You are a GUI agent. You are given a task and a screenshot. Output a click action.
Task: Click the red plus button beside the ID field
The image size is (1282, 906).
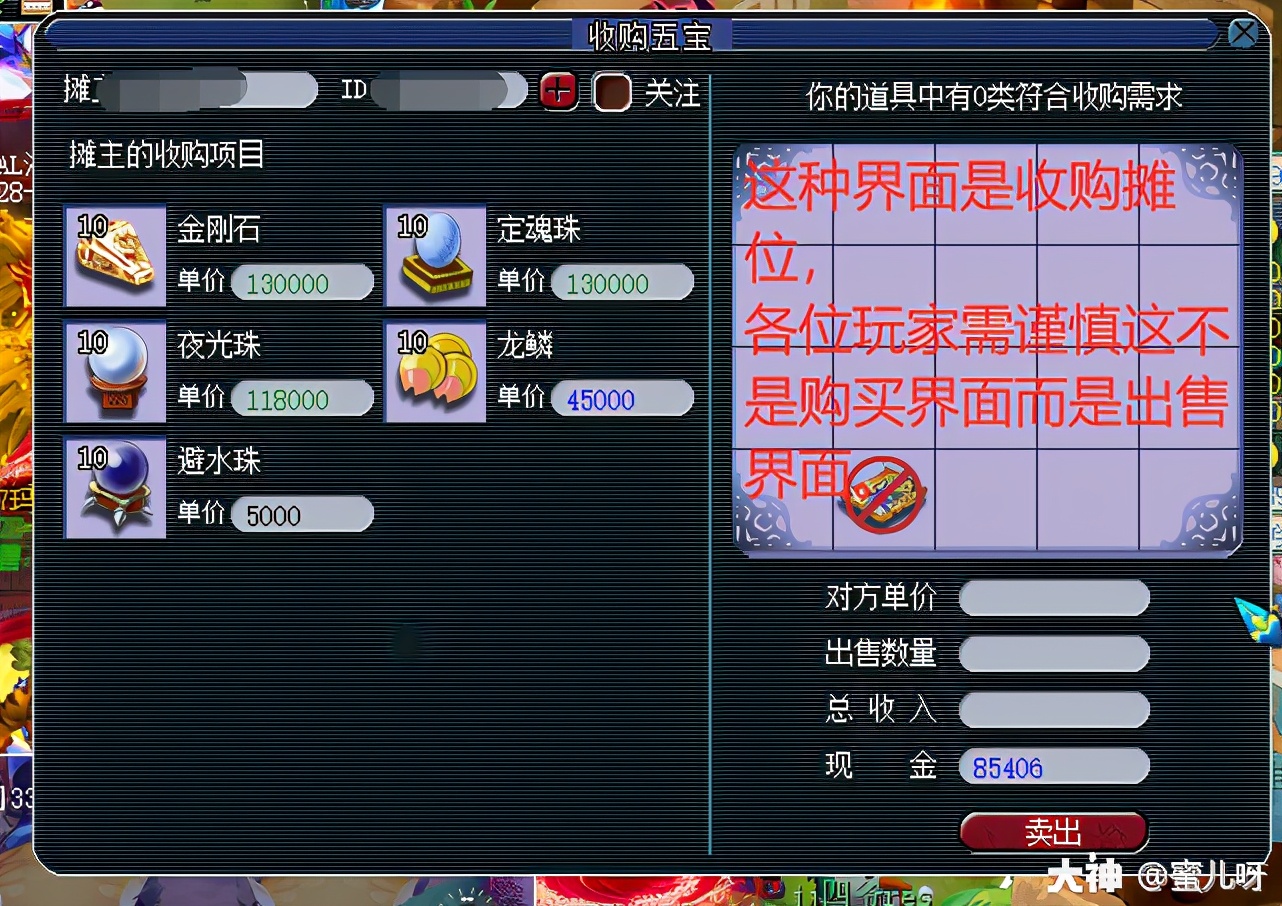pyautogui.click(x=558, y=90)
